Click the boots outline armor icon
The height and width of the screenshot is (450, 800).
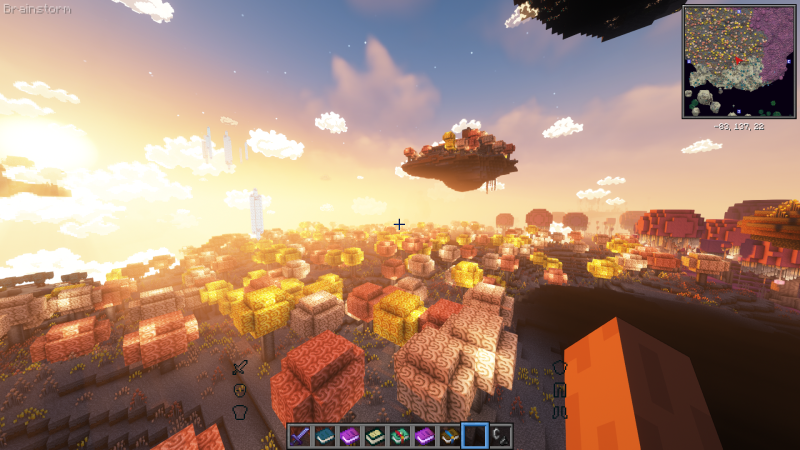560,411
